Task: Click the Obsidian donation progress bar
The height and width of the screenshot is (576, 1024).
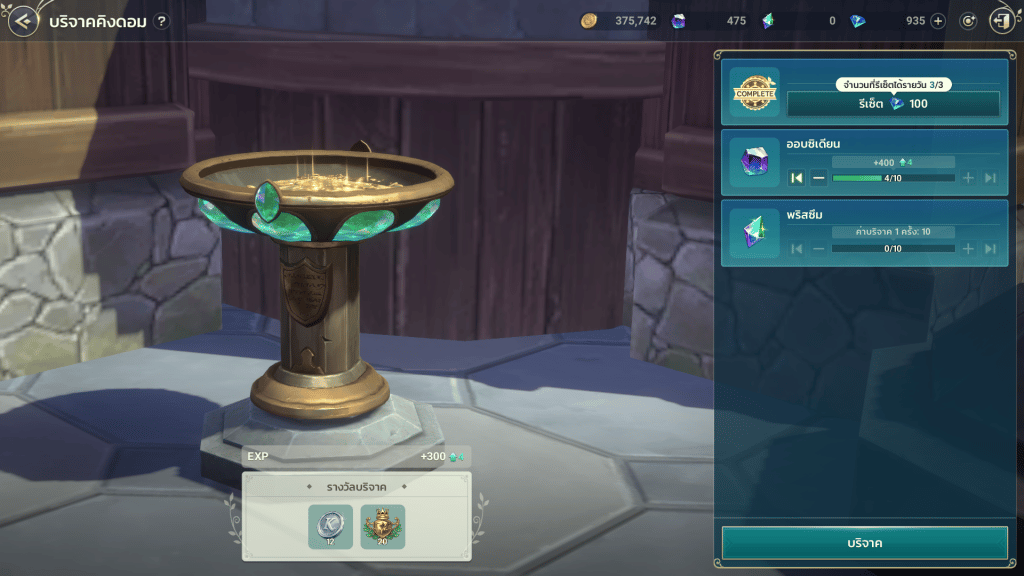Action: tap(893, 178)
